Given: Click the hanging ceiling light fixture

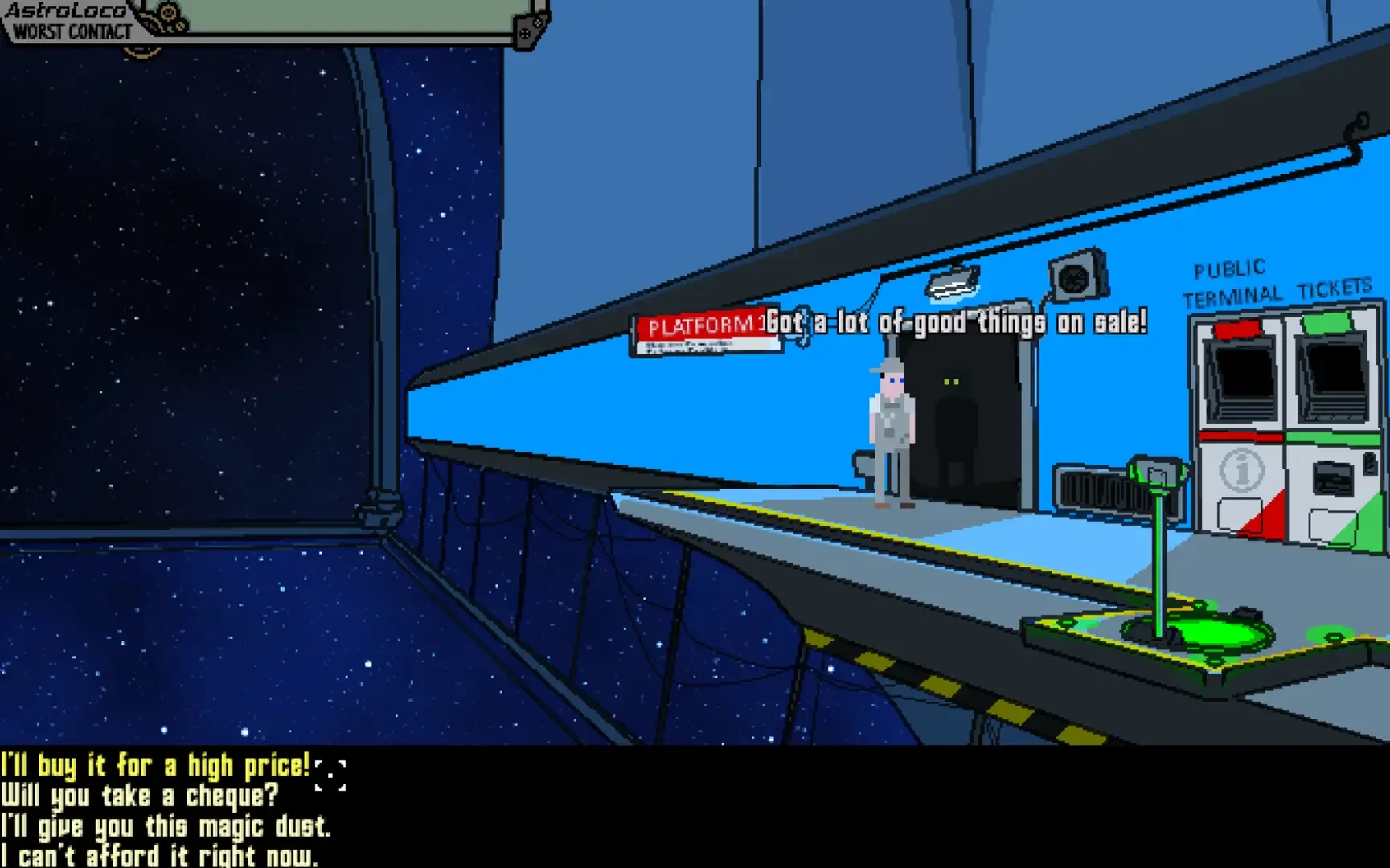Looking at the screenshot, I should coord(953,283).
